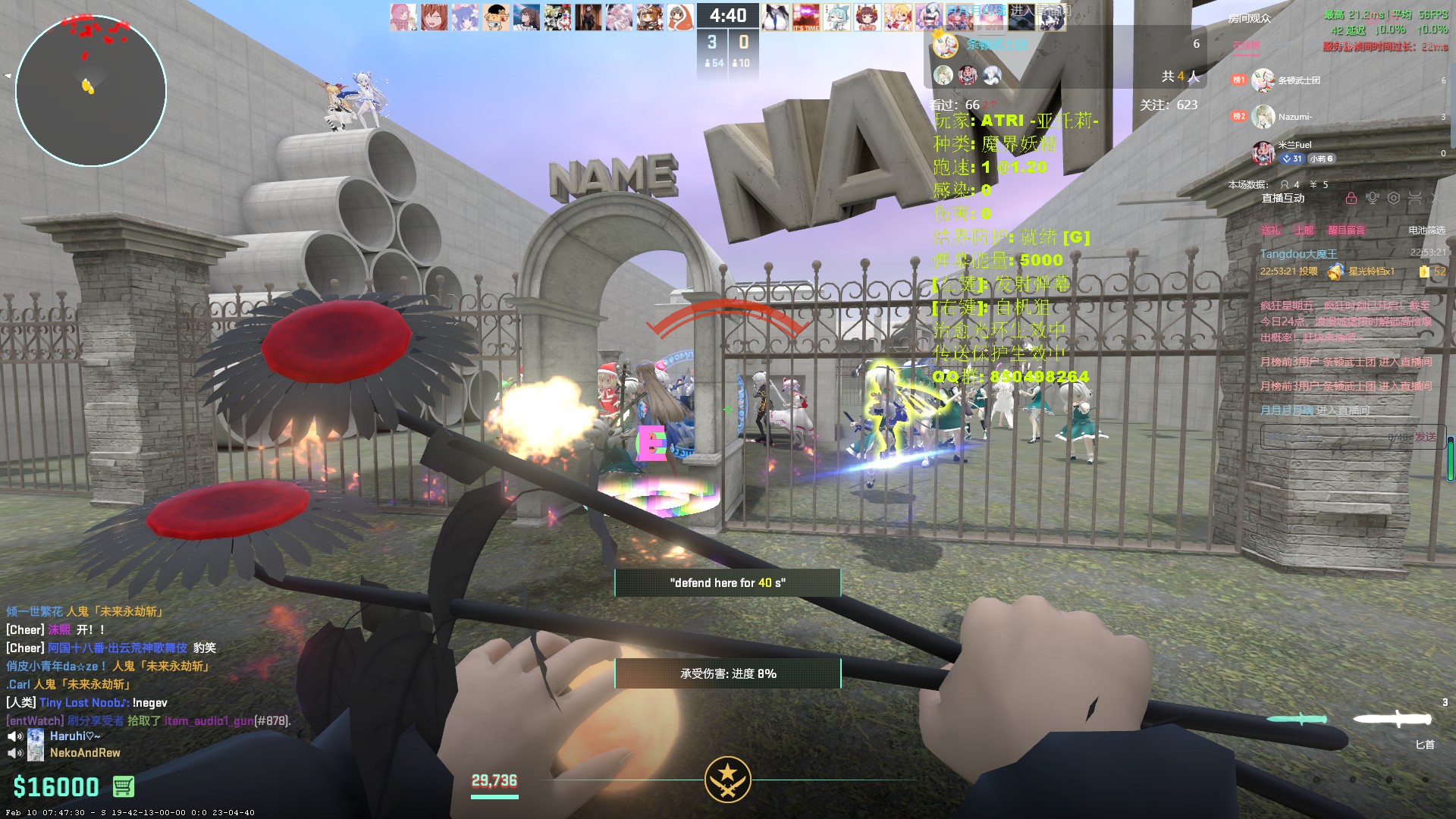Toggle the microphone icon in stream panel
Viewport: 1456px width, 819px height.
pyautogui.click(x=1372, y=198)
